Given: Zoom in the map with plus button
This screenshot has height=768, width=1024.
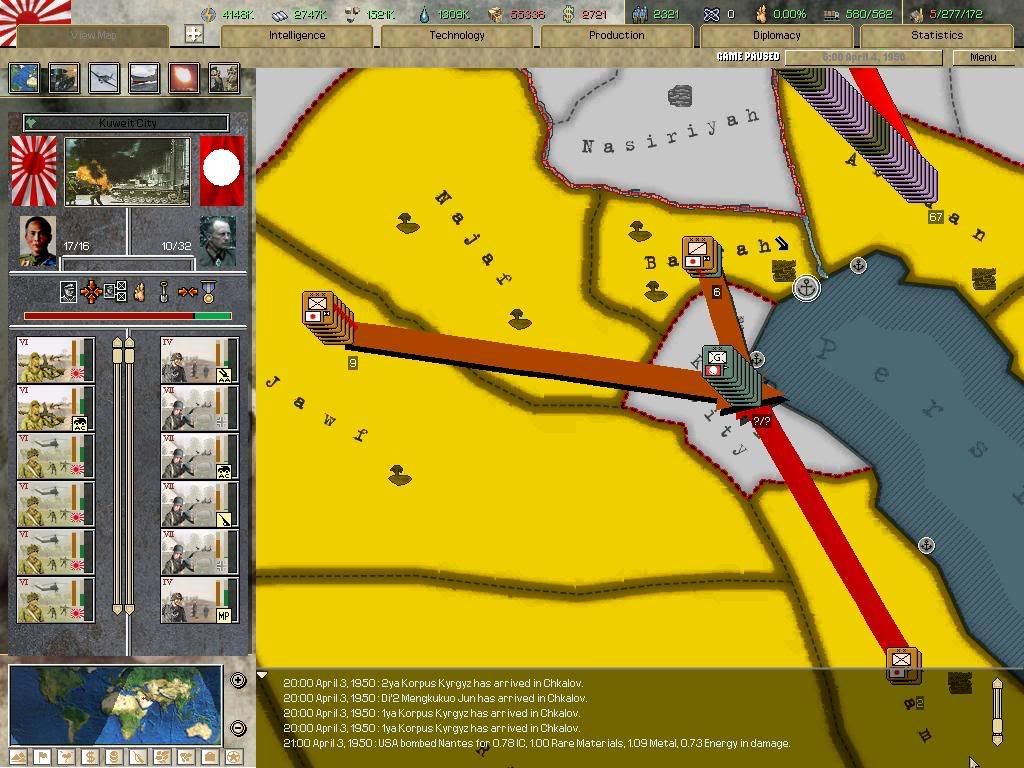Looking at the screenshot, I should pos(238,681).
